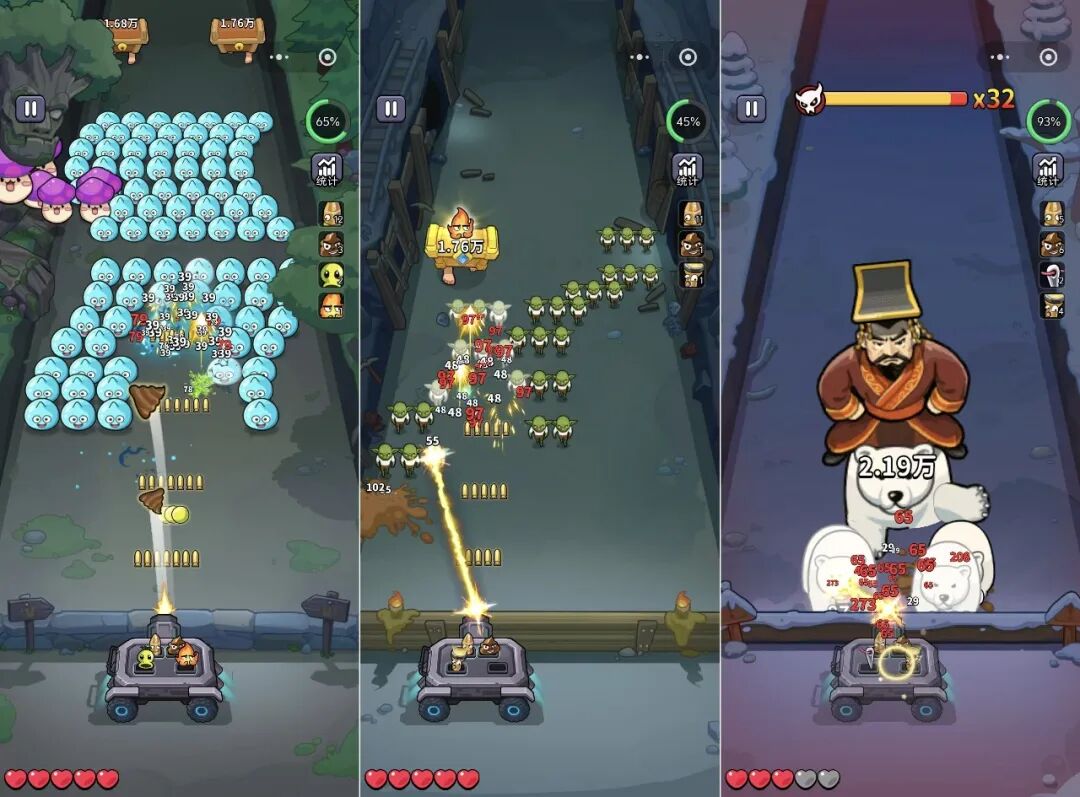Close the mini-game via target icon above 93% ring
Image resolution: width=1080 pixels, height=797 pixels.
[1049, 57]
